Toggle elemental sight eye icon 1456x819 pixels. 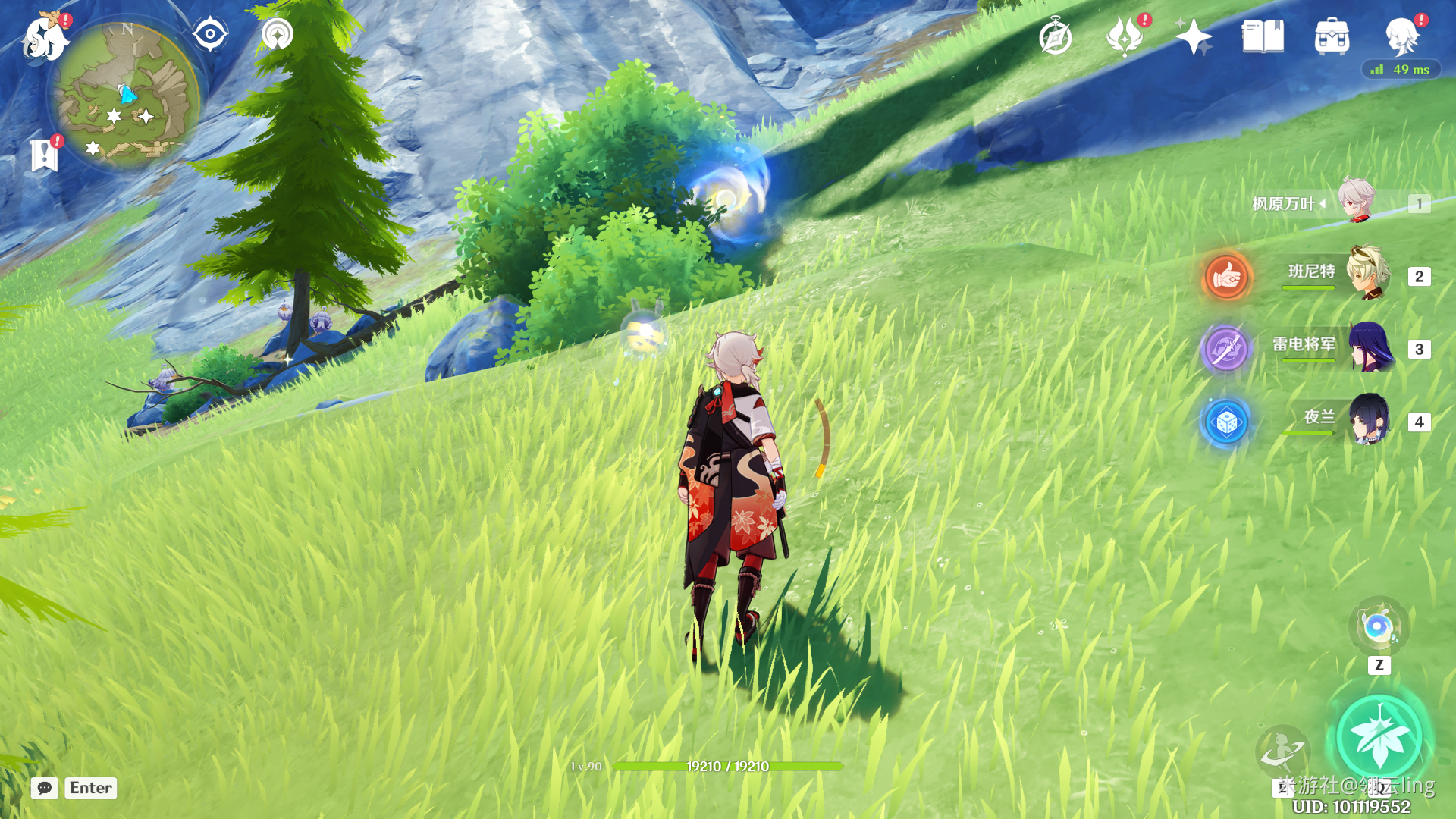(x=210, y=34)
